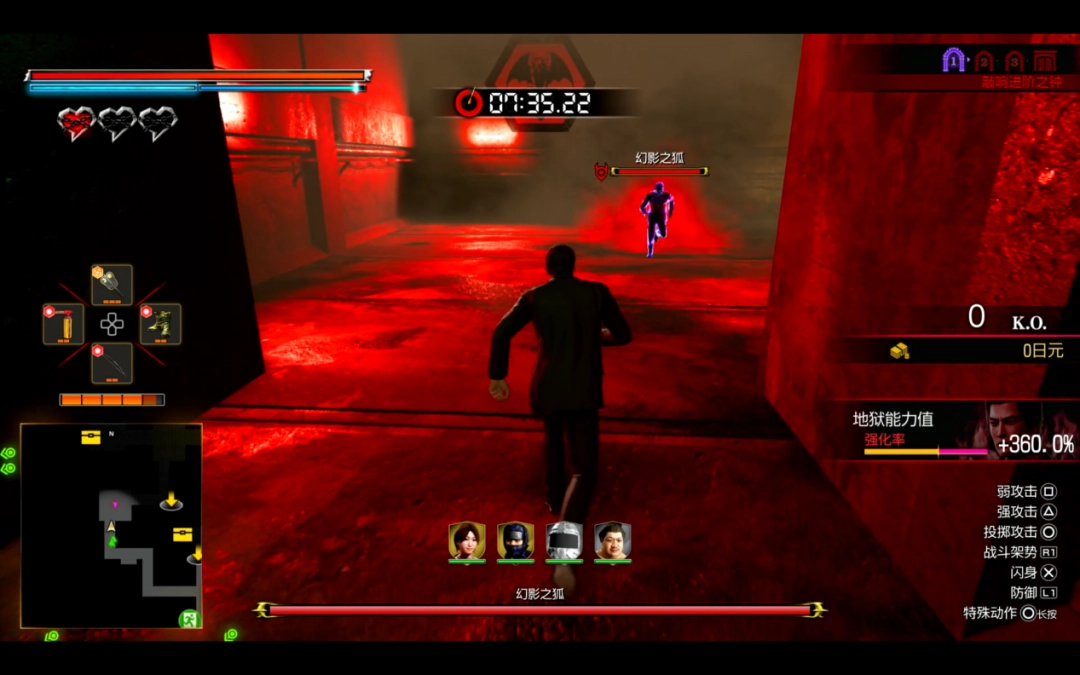1080x675 pixels.
Task: Select the purple stage 1 gate icon
Action: (954, 61)
